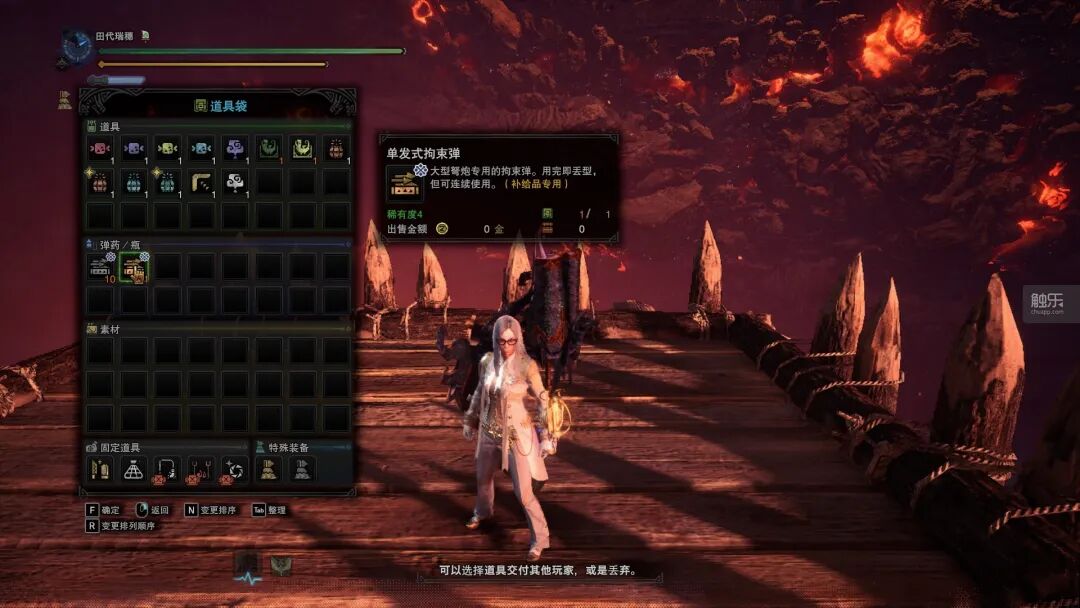Image resolution: width=1080 pixels, height=608 pixels.
Task: Select the purple wrapped item slot
Action: tap(134, 148)
